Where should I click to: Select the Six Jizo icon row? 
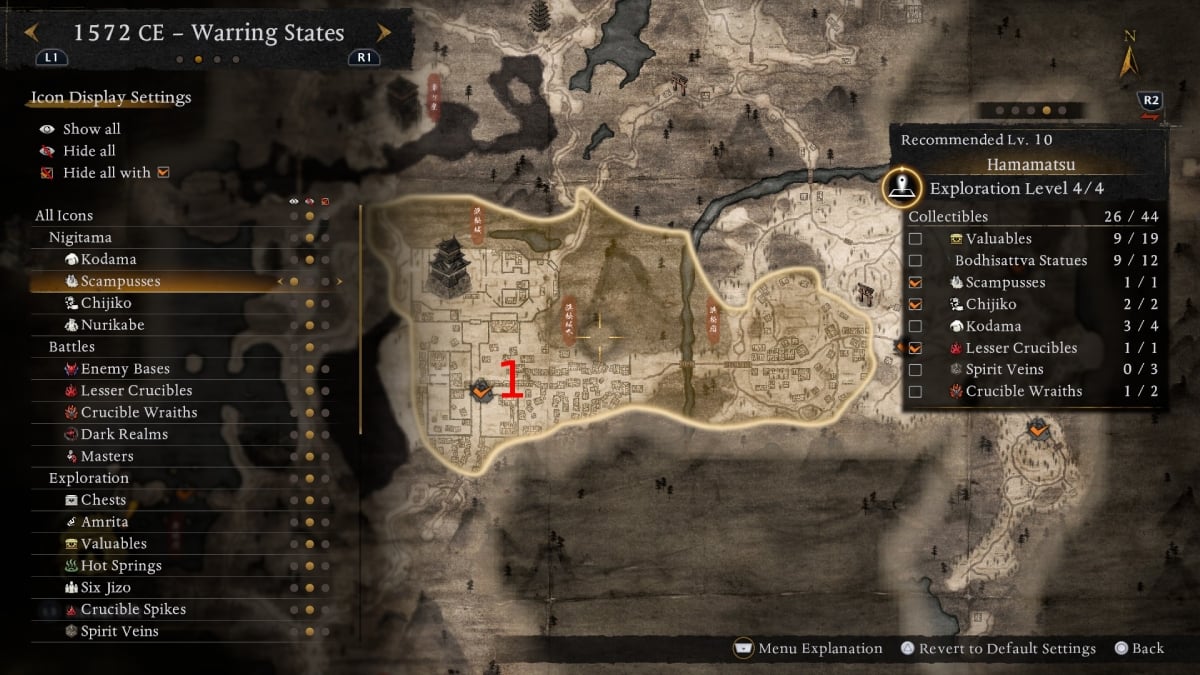[107, 588]
